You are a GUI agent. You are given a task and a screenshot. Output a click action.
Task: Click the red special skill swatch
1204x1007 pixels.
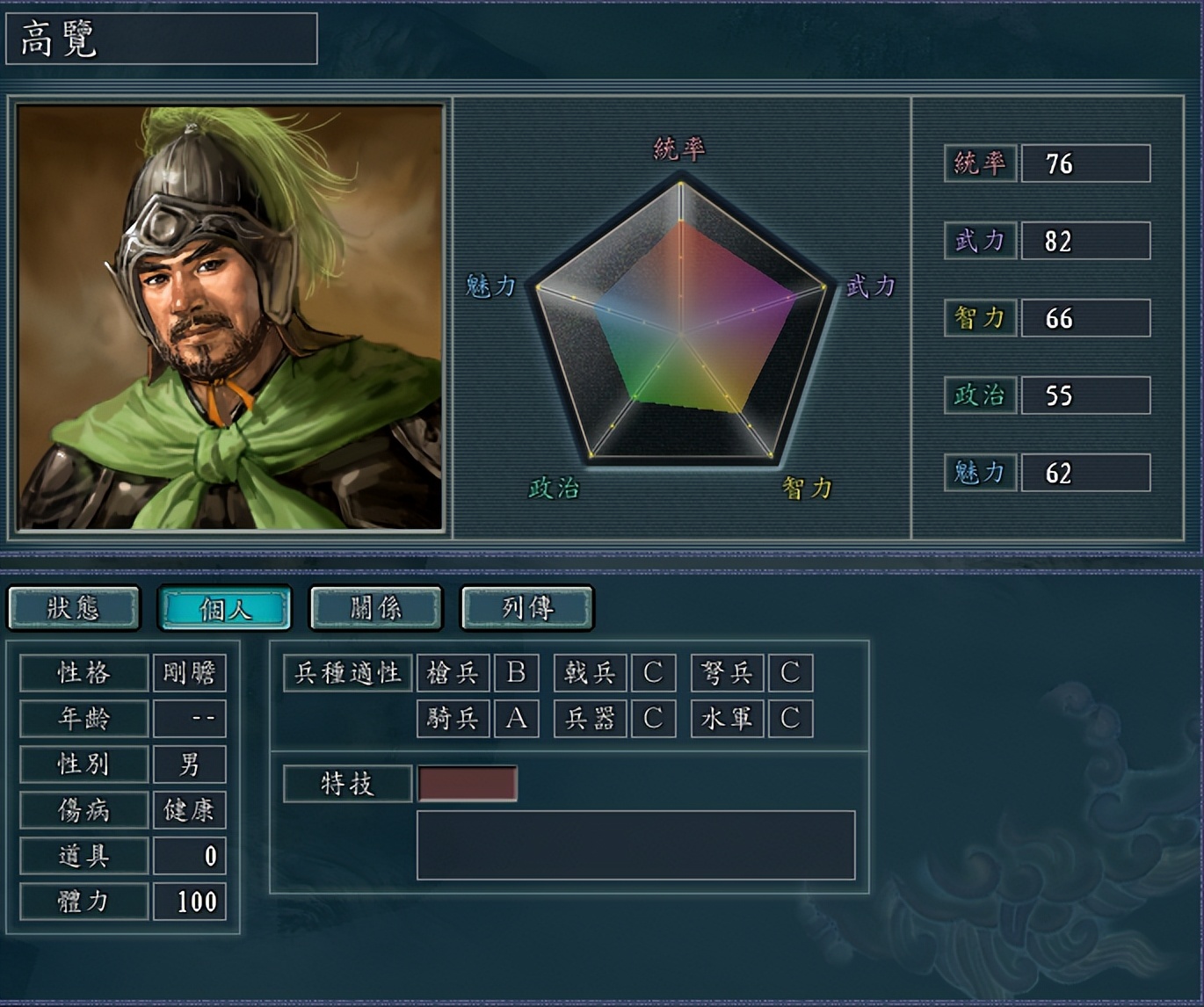pyautogui.click(x=468, y=783)
